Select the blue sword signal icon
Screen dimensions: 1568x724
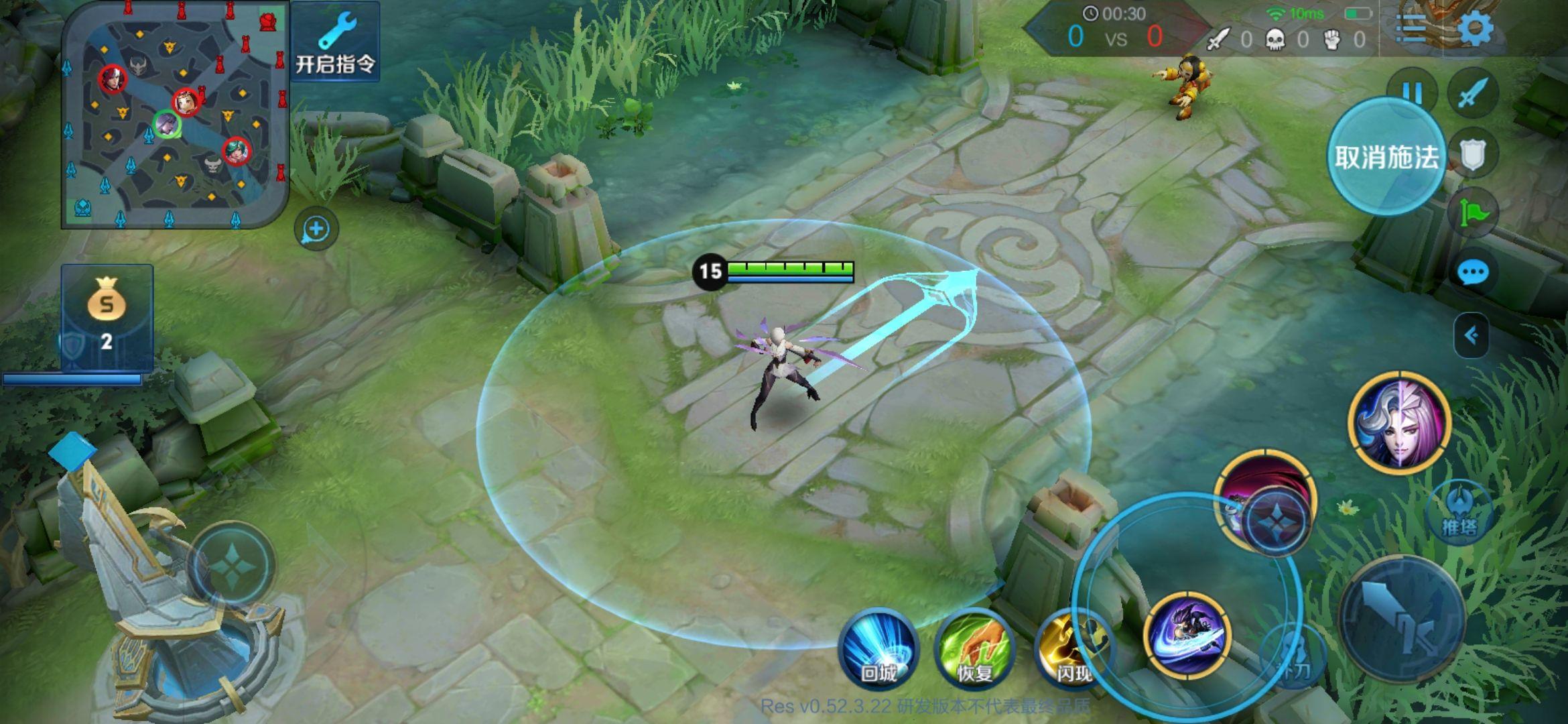[x=1474, y=93]
